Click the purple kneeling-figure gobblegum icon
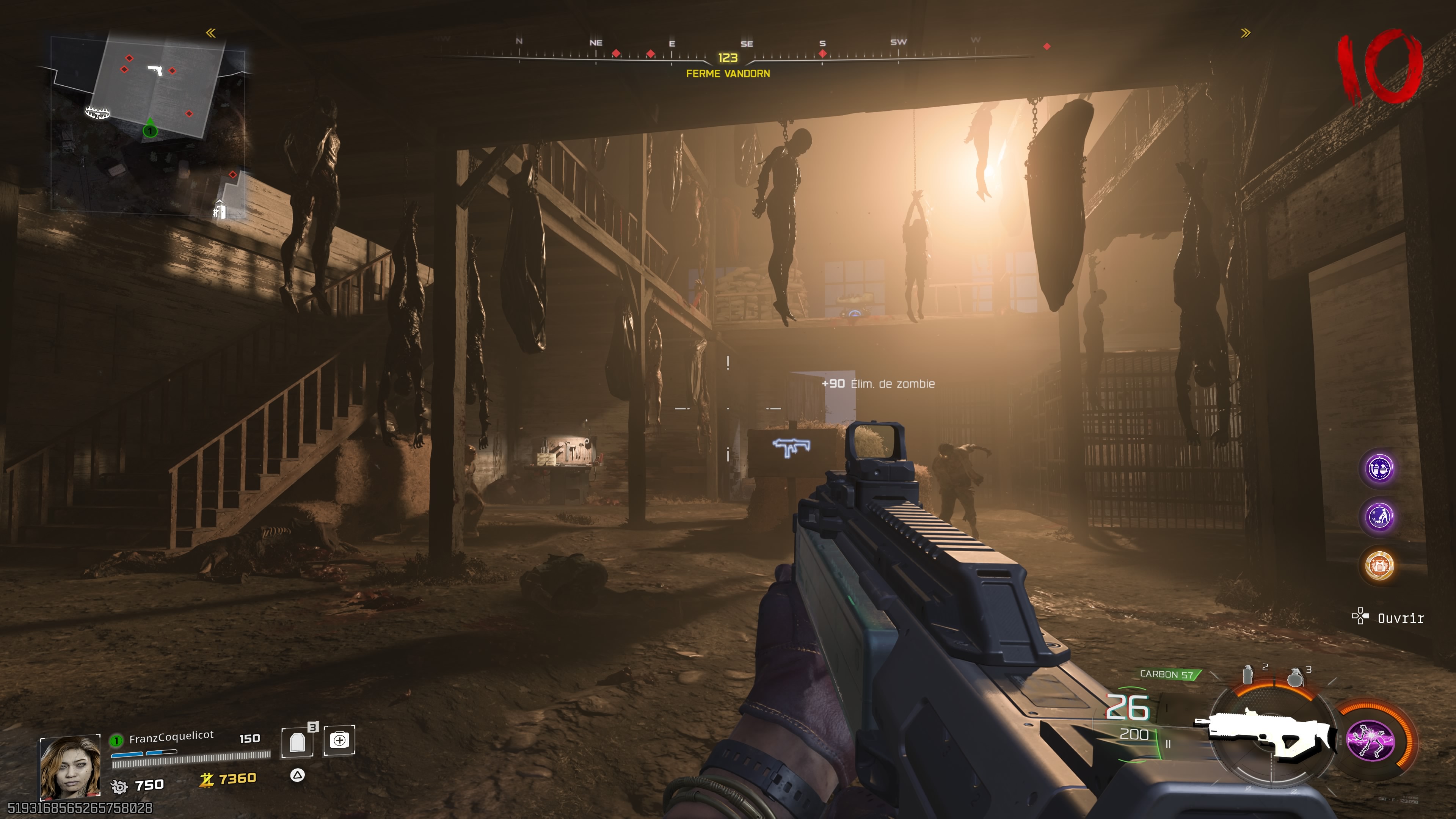1456x819 pixels. pyautogui.click(x=1380, y=516)
